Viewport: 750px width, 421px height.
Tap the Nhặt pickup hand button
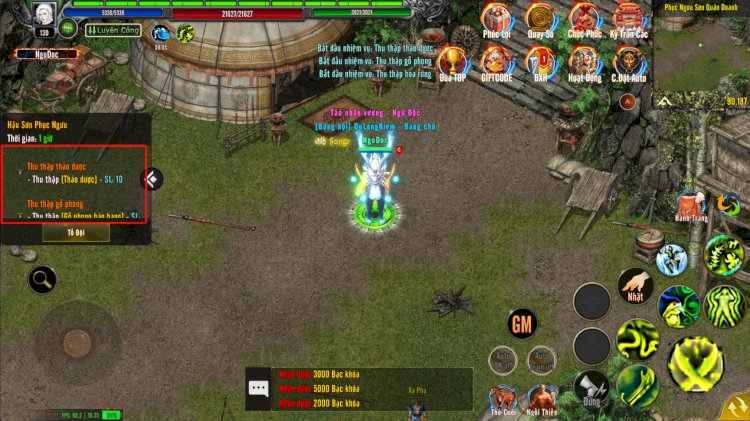coord(635,286)
